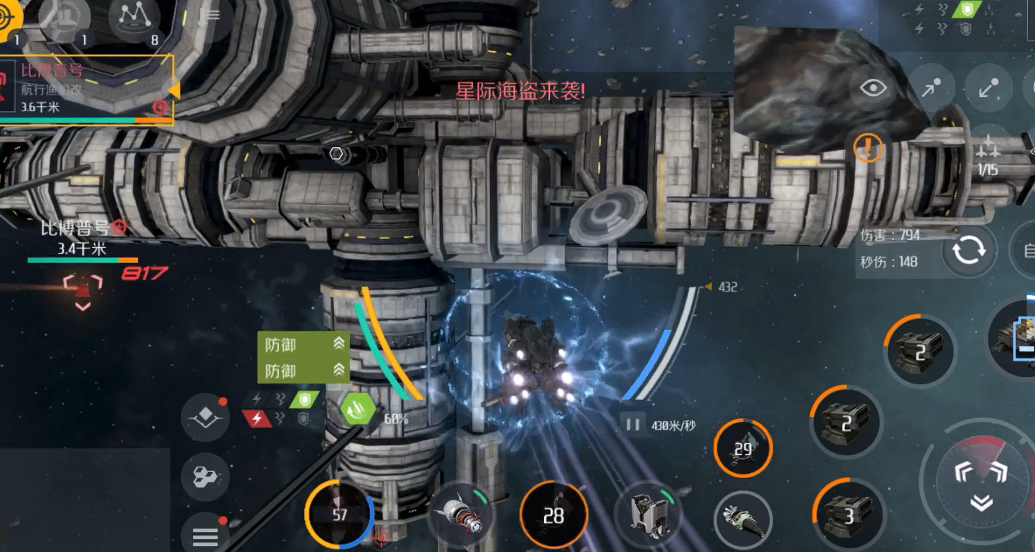Viewport: 1035px width, 552px height.
Task: Activate the module showing cooldown 29
Action: [x=742, y=449]
